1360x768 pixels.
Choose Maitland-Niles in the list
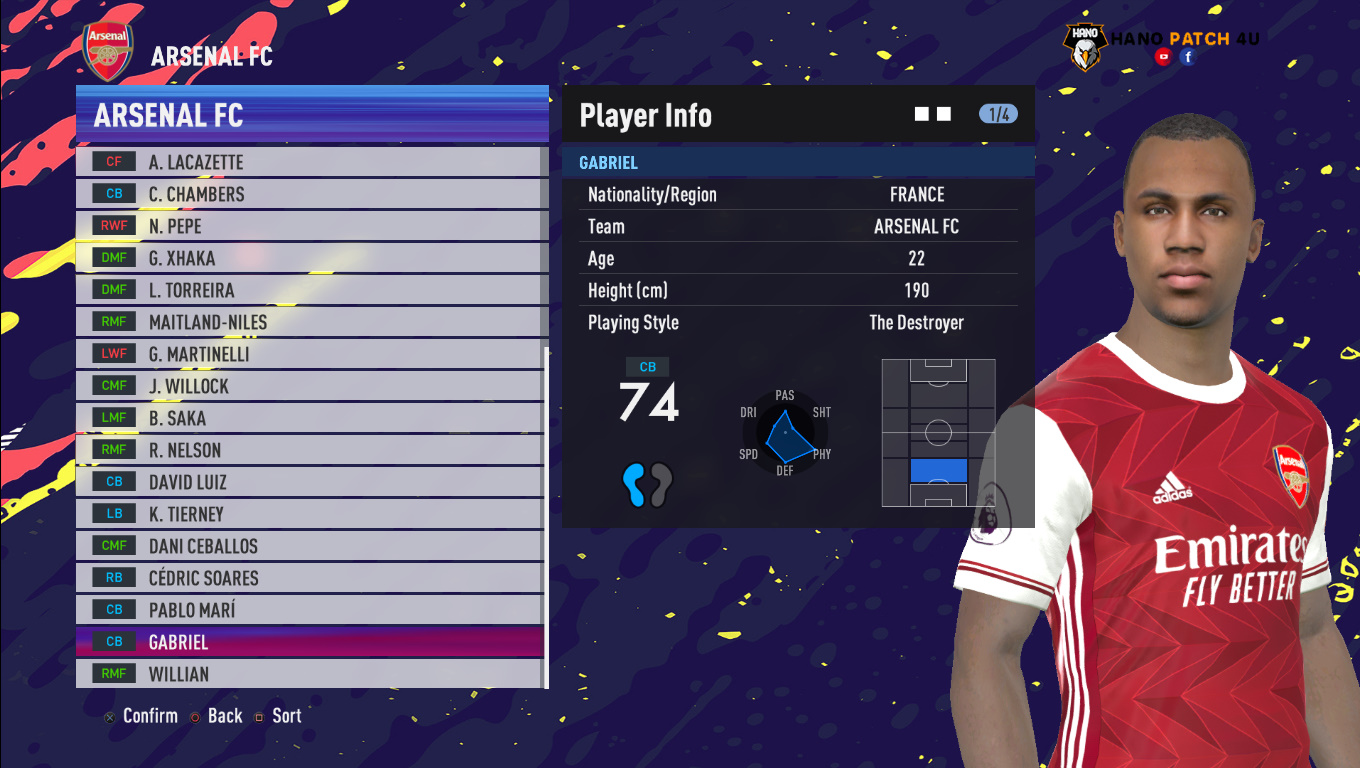310,322
